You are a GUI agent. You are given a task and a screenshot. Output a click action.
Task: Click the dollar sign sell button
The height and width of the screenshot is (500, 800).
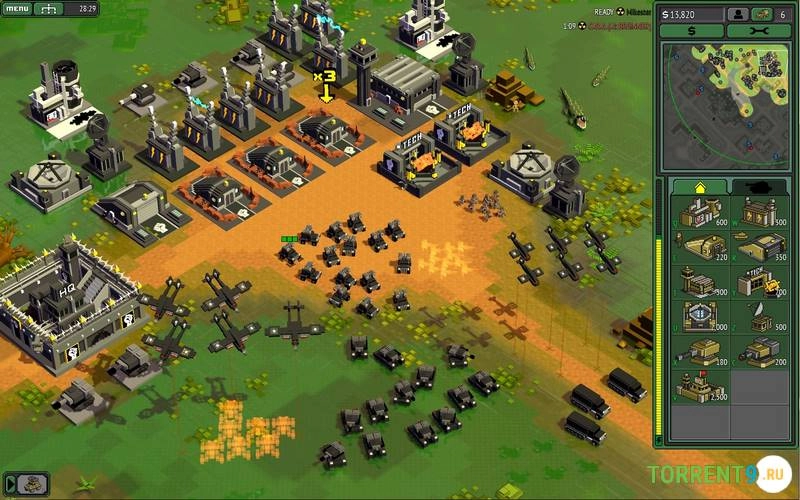691,31
